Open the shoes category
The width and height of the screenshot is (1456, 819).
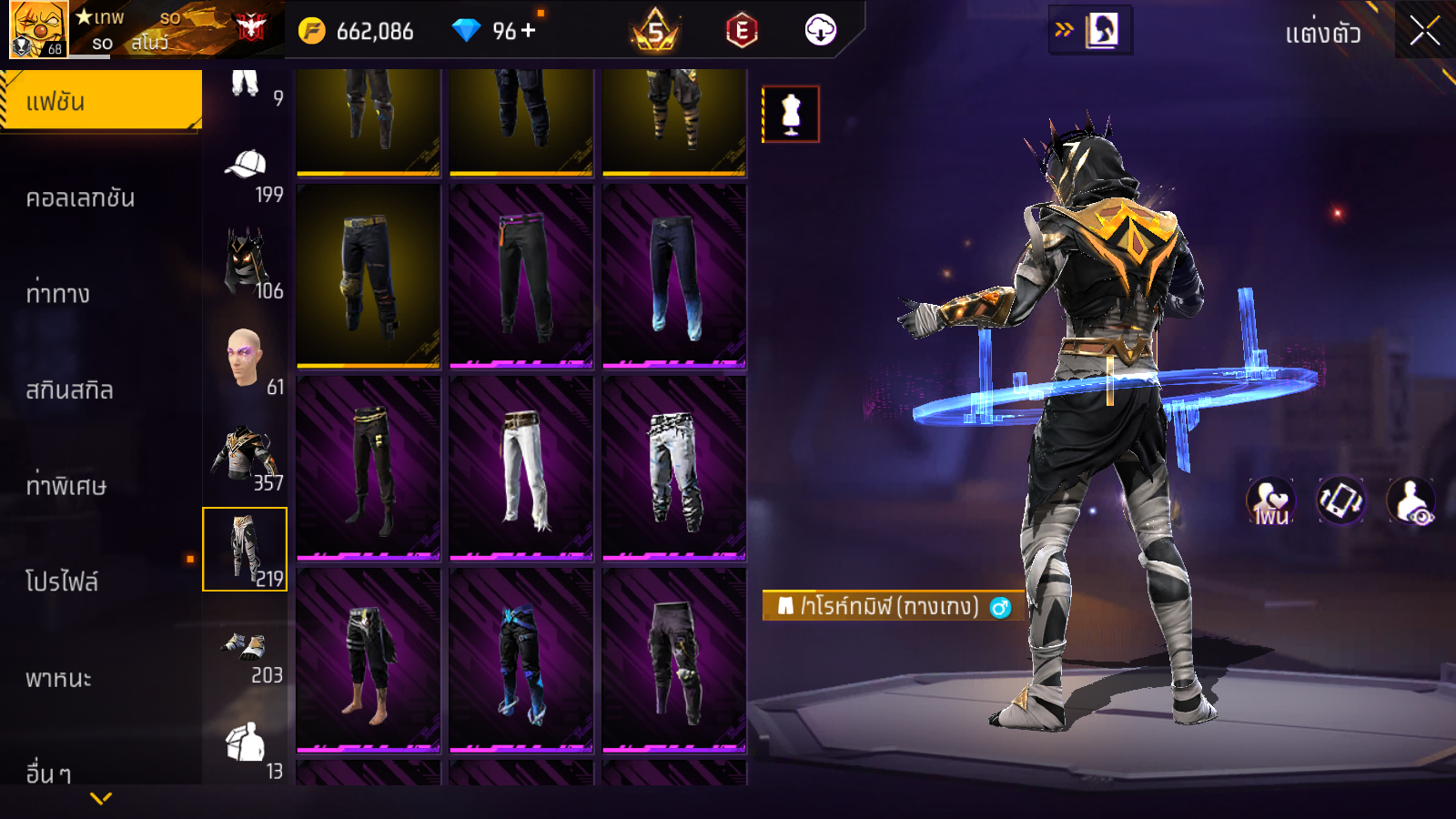(x=246, y=652)
